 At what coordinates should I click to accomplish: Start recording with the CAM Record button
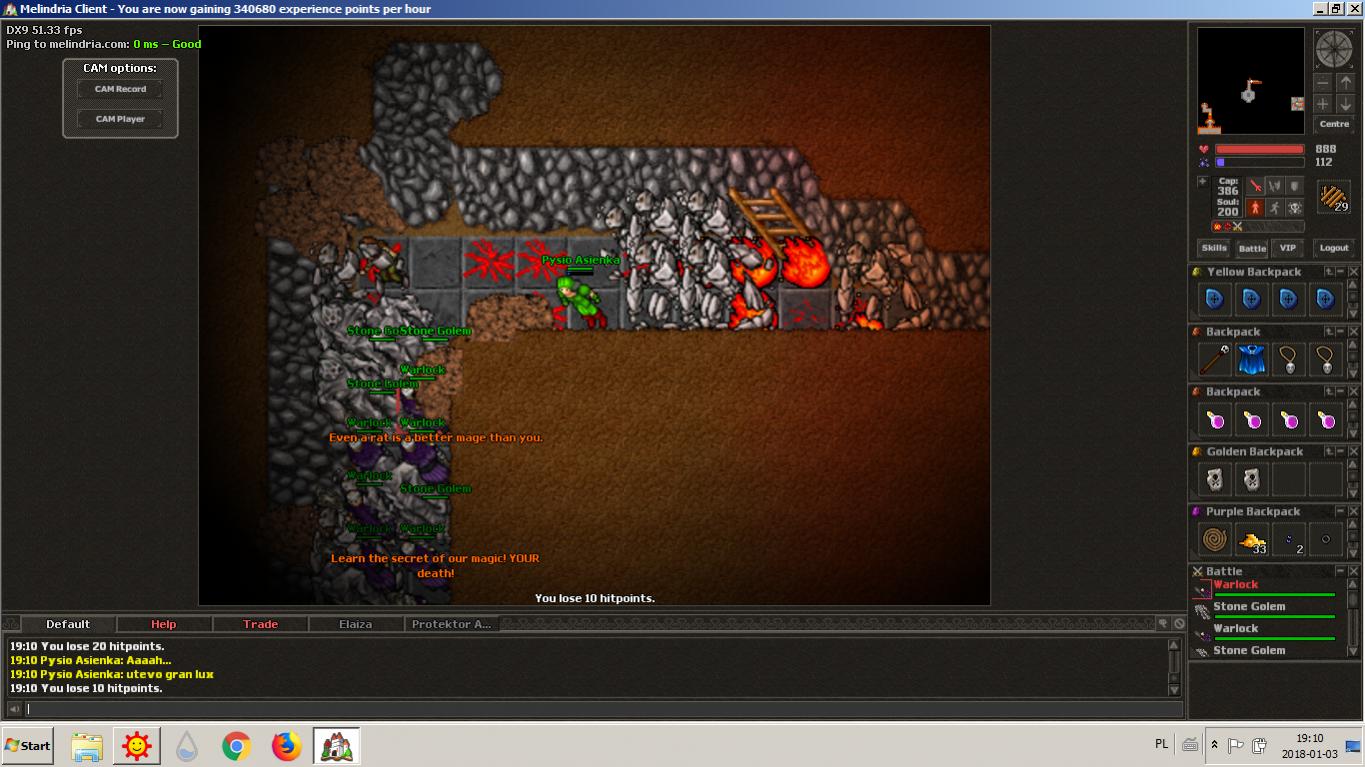pyautogui.click(x=120, y=89)
